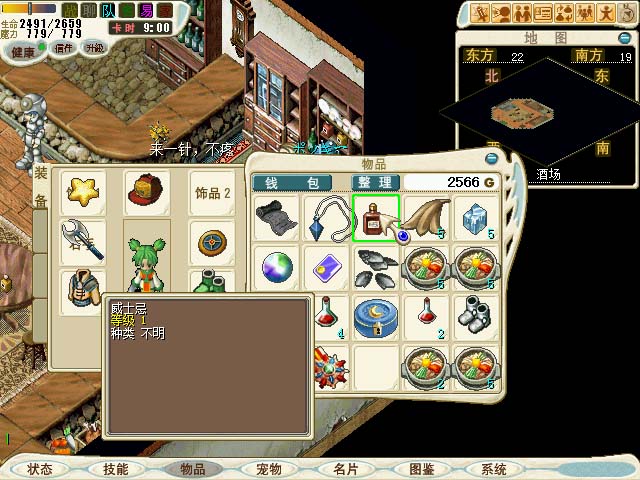Click the 整理 sort button
The width and height of the screenshot is (640, 480).
point(376,183)
